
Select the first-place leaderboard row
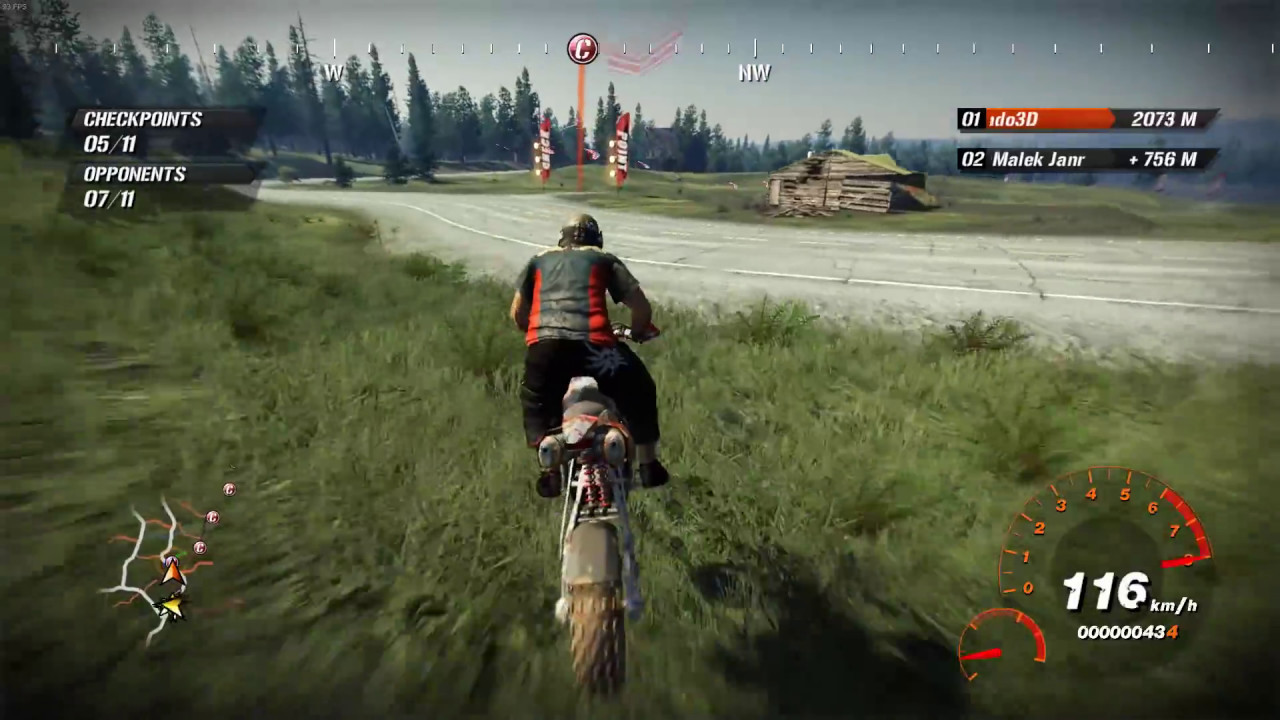point(1087,120)
